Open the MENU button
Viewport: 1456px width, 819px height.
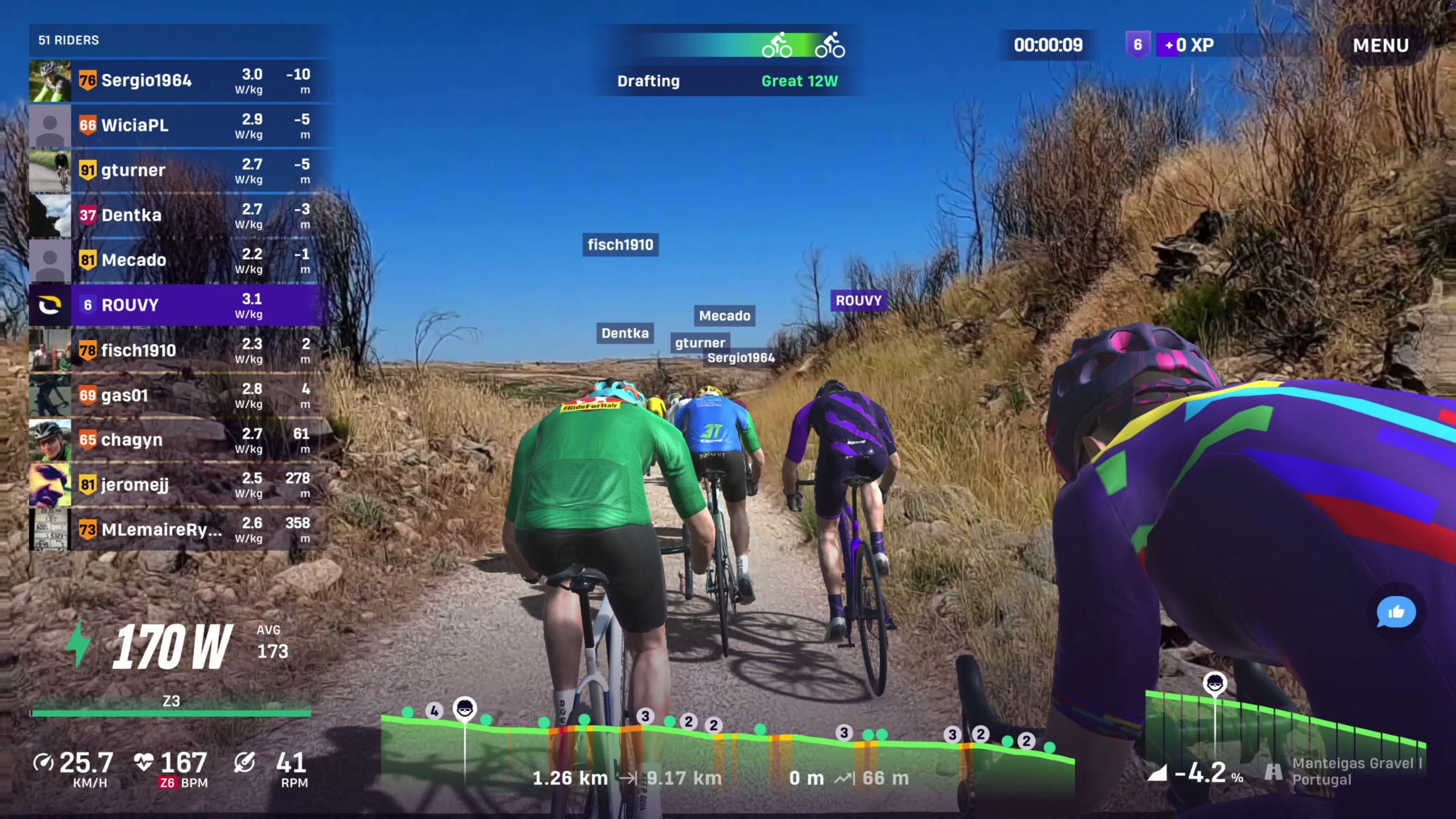1380,45
